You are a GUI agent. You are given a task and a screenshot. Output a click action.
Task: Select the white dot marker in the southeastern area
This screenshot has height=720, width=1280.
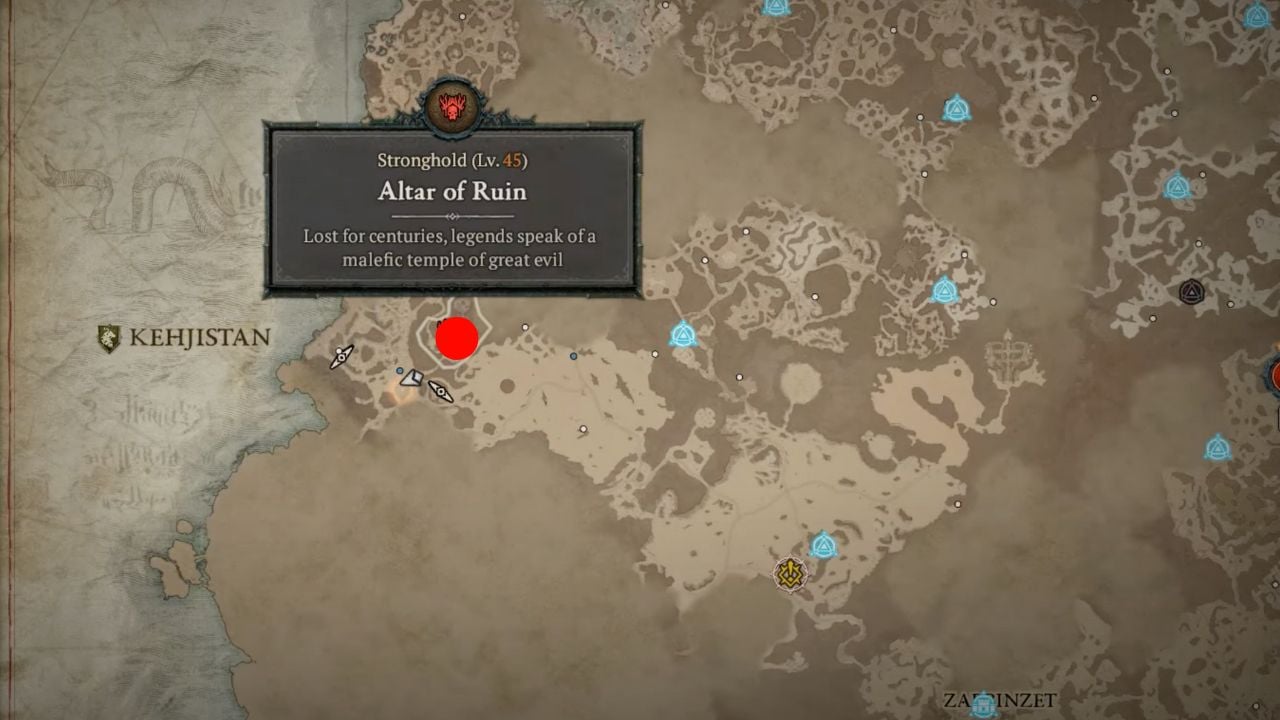582,429
